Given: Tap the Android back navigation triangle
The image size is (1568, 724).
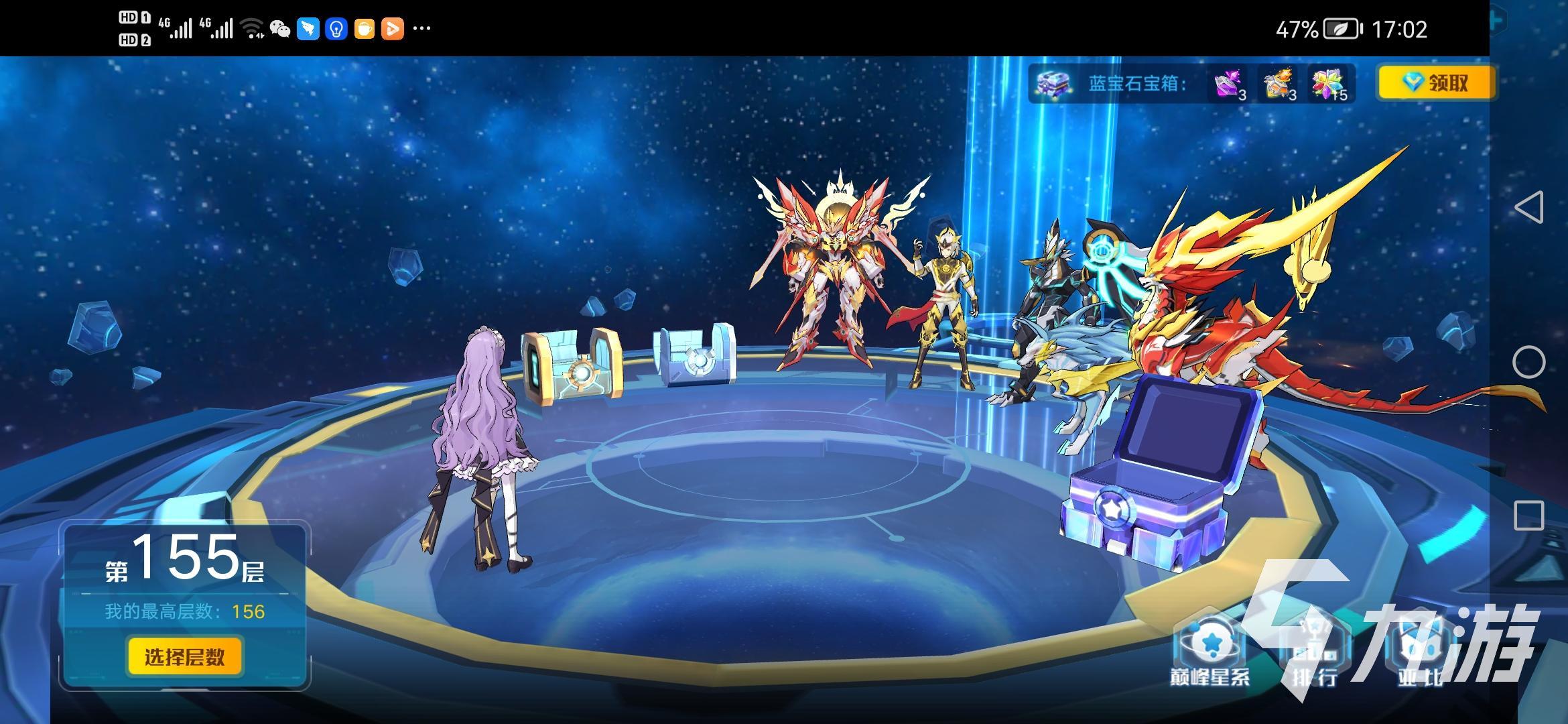Looking at the screenshot, I should 1528,207.
